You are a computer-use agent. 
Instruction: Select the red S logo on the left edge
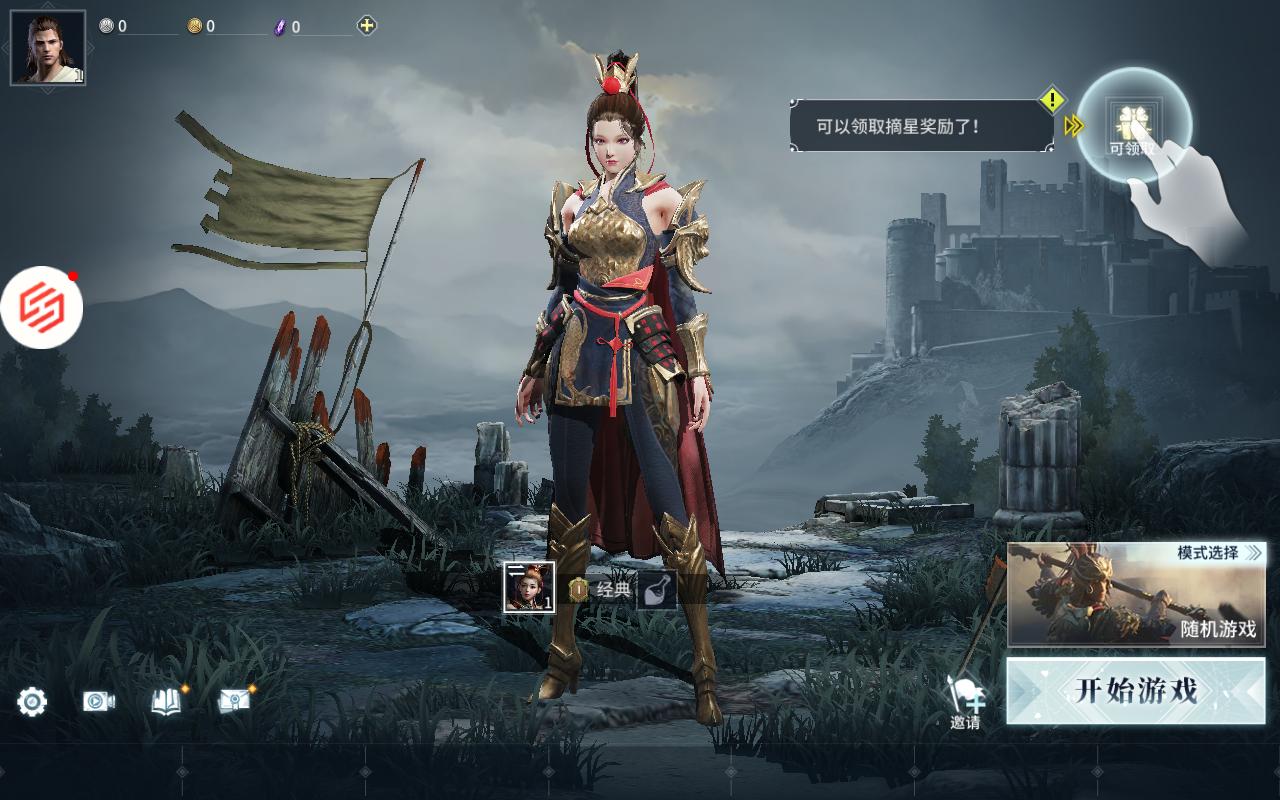tap(42, 307)
